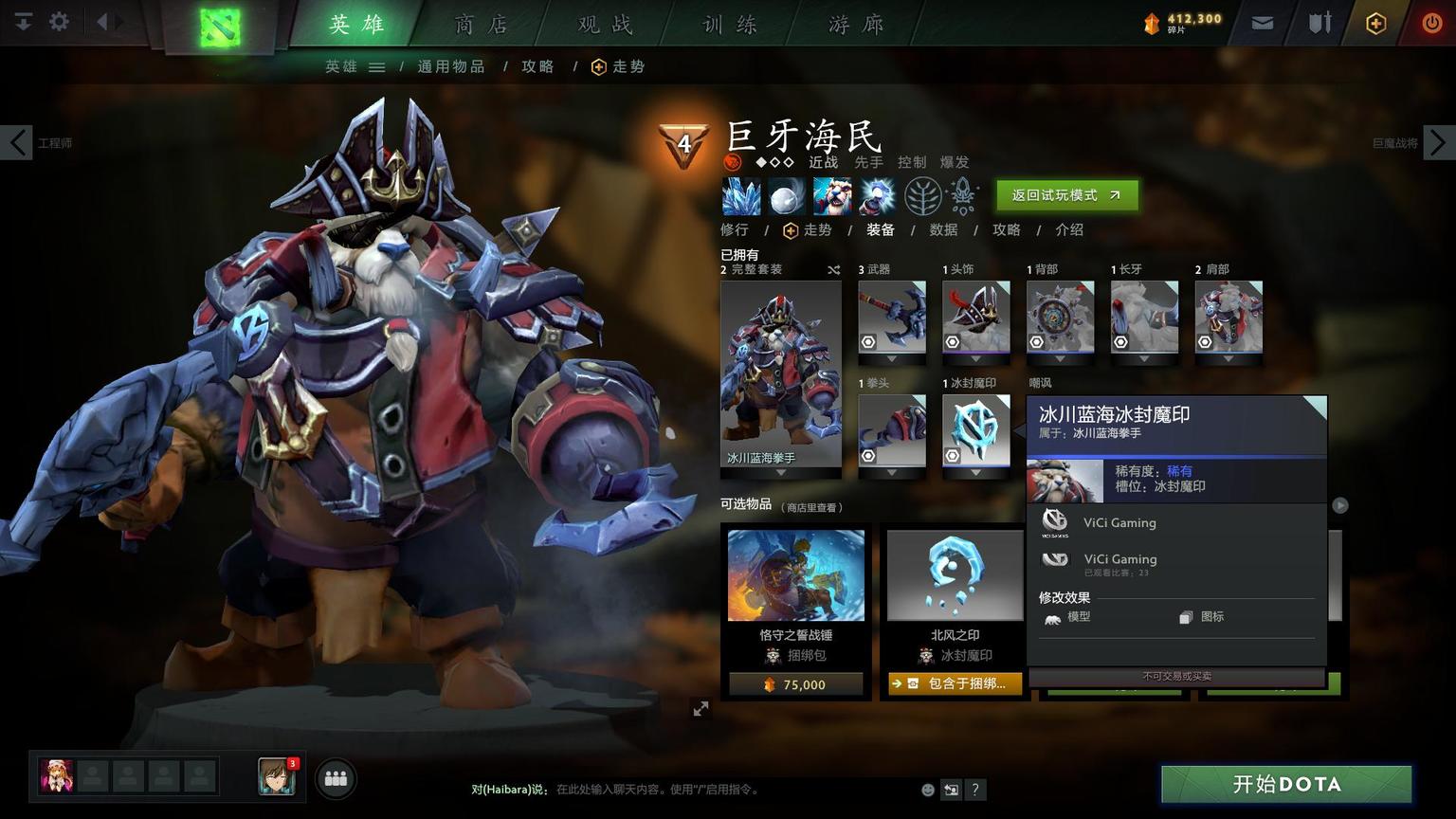Open the 介绍 hero lore sub-tab
The width and height of the screenshot is (1456, 819).
(1069, 229)
